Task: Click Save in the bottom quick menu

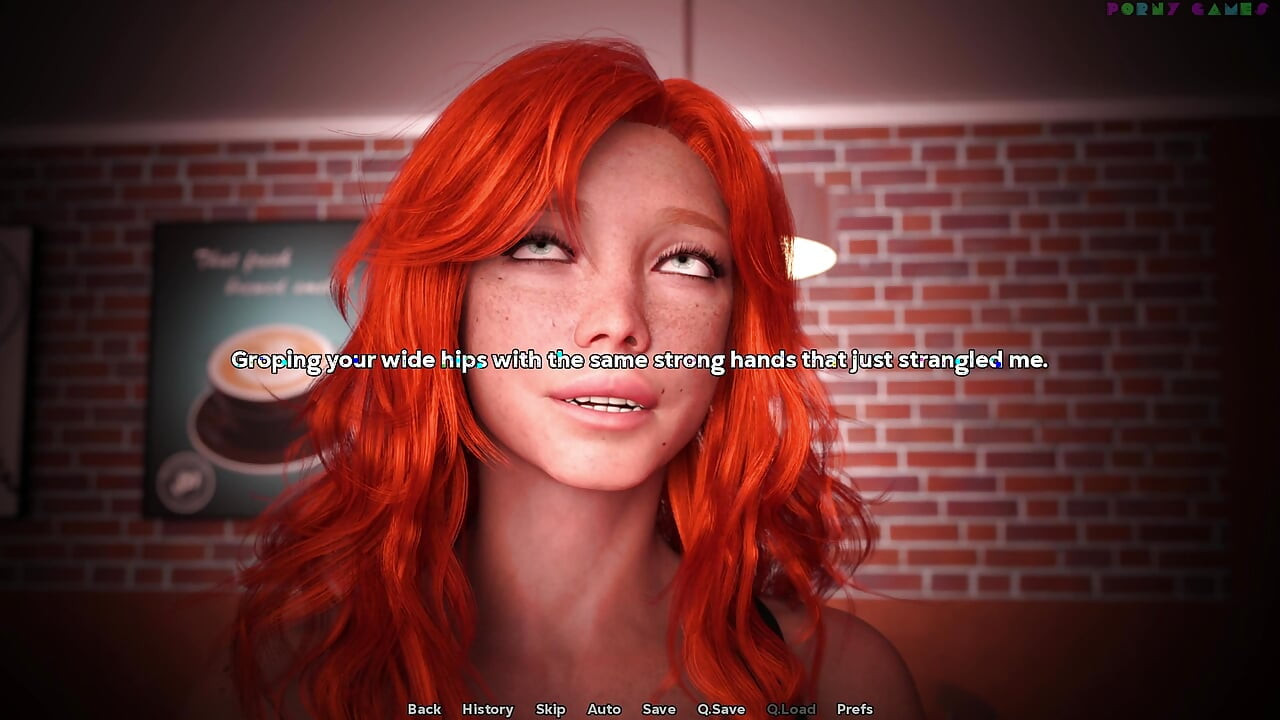Action: pos(659,709)
